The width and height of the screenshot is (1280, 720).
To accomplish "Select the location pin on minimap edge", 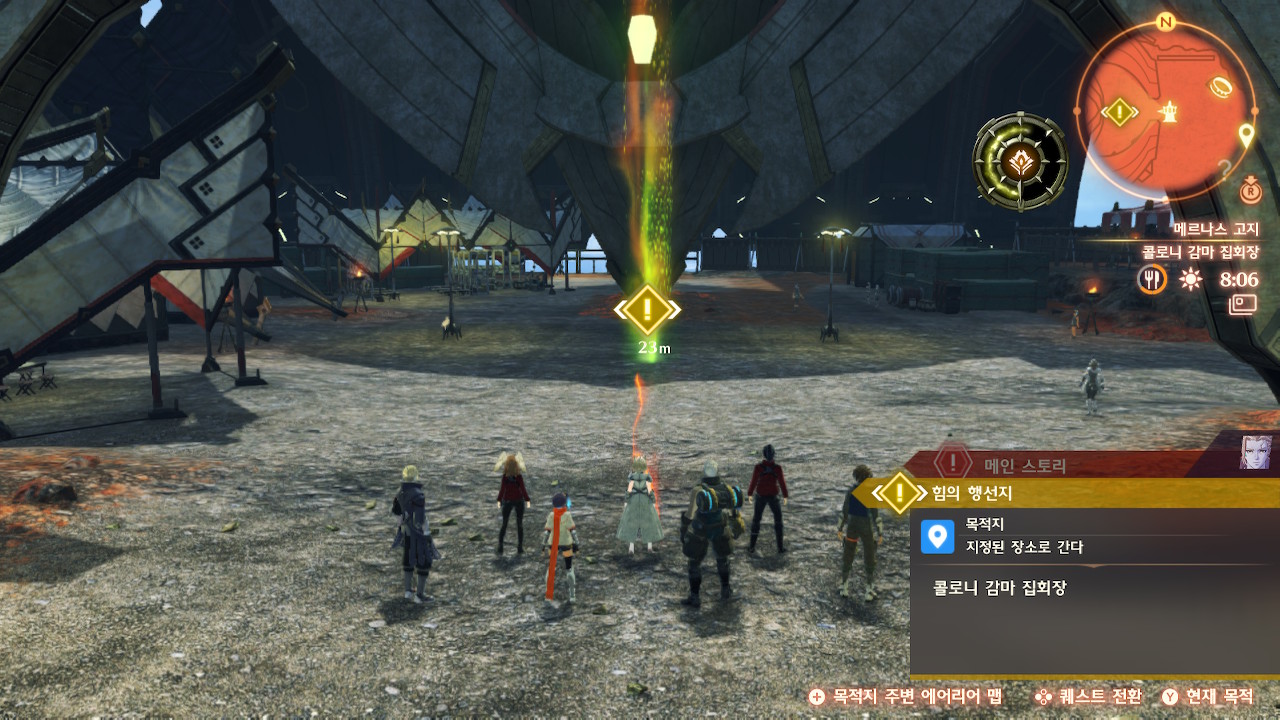I will tap(1246, 134).
